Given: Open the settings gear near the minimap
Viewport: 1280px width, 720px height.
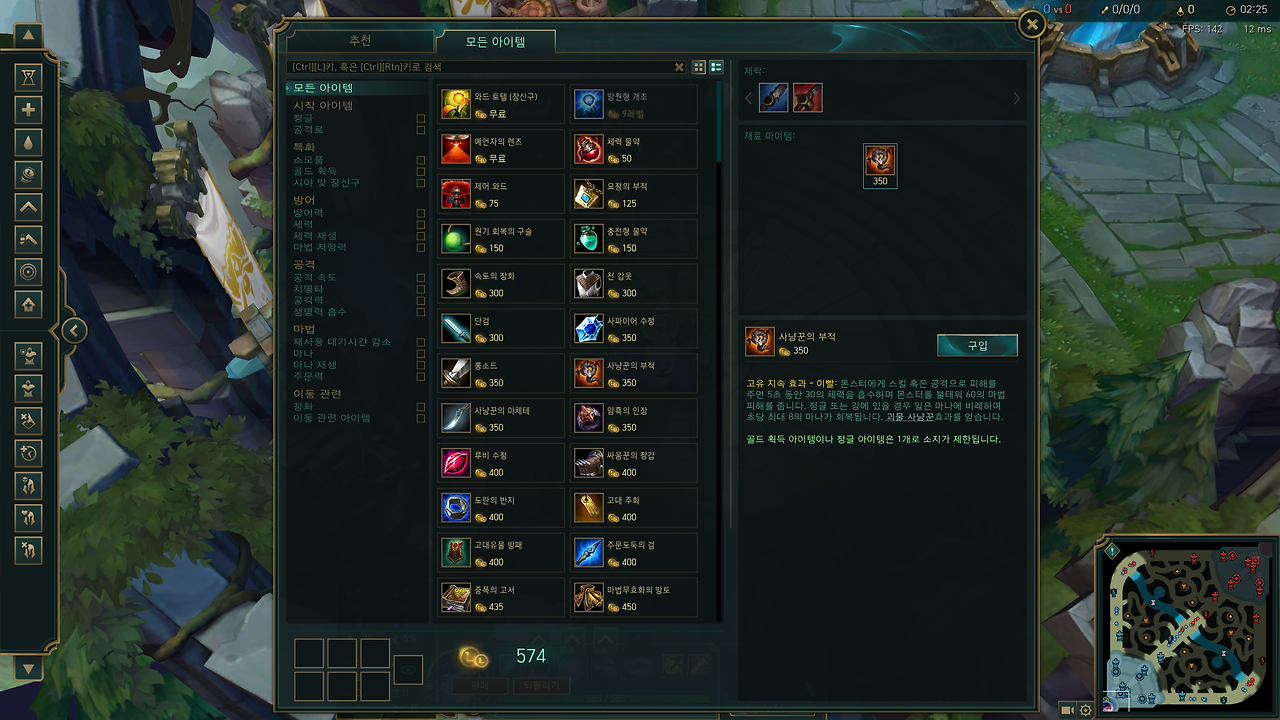Looking at the screenshot, I should tap(1084, 709).
